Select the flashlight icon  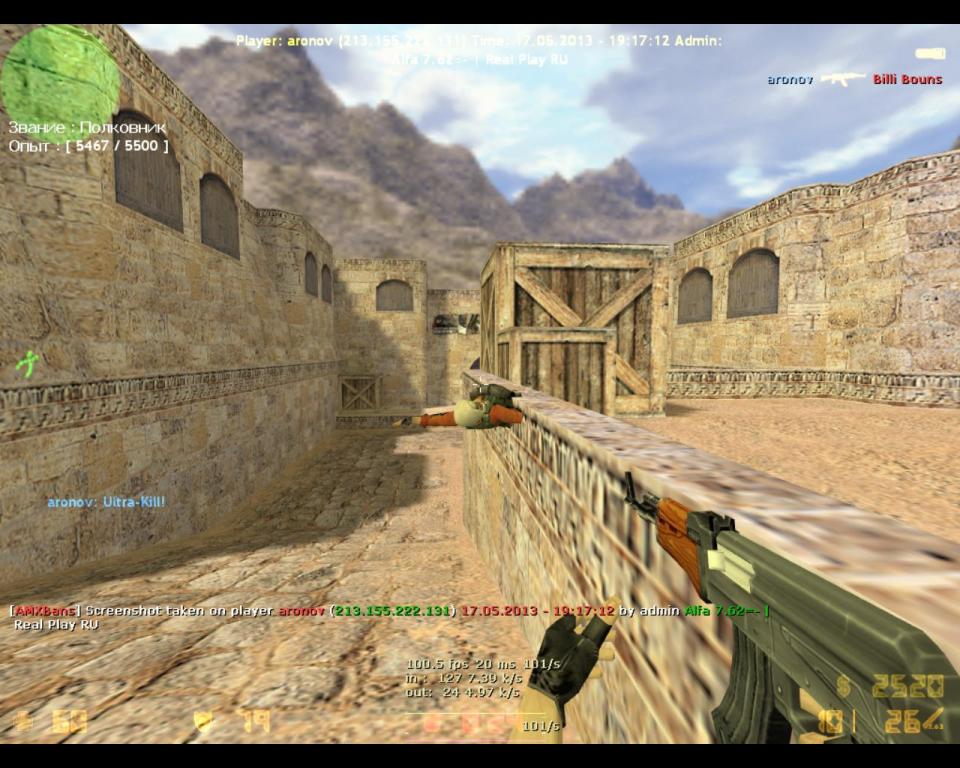coord(930,53)
